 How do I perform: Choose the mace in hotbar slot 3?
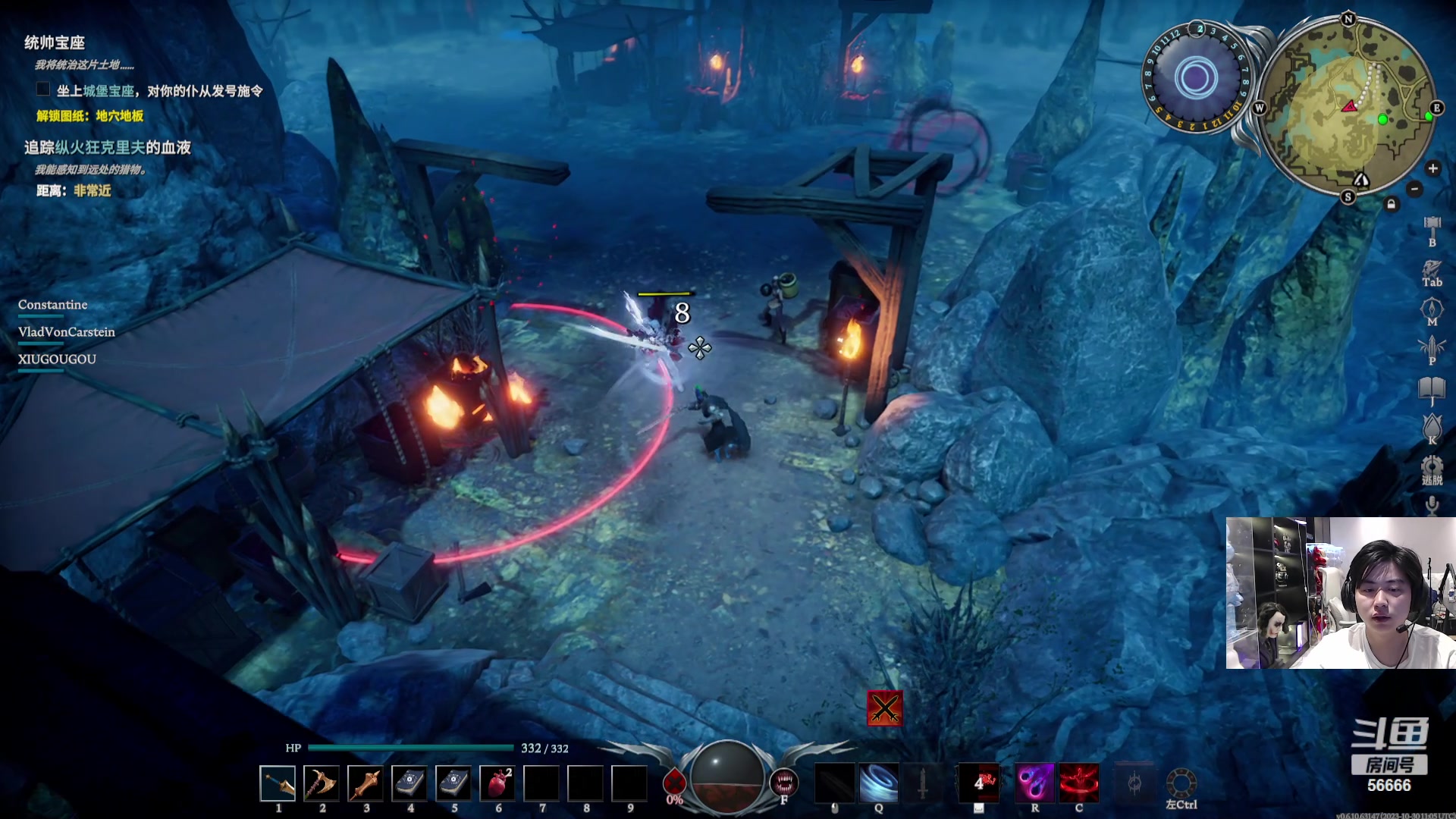click(x=366, y=783)
